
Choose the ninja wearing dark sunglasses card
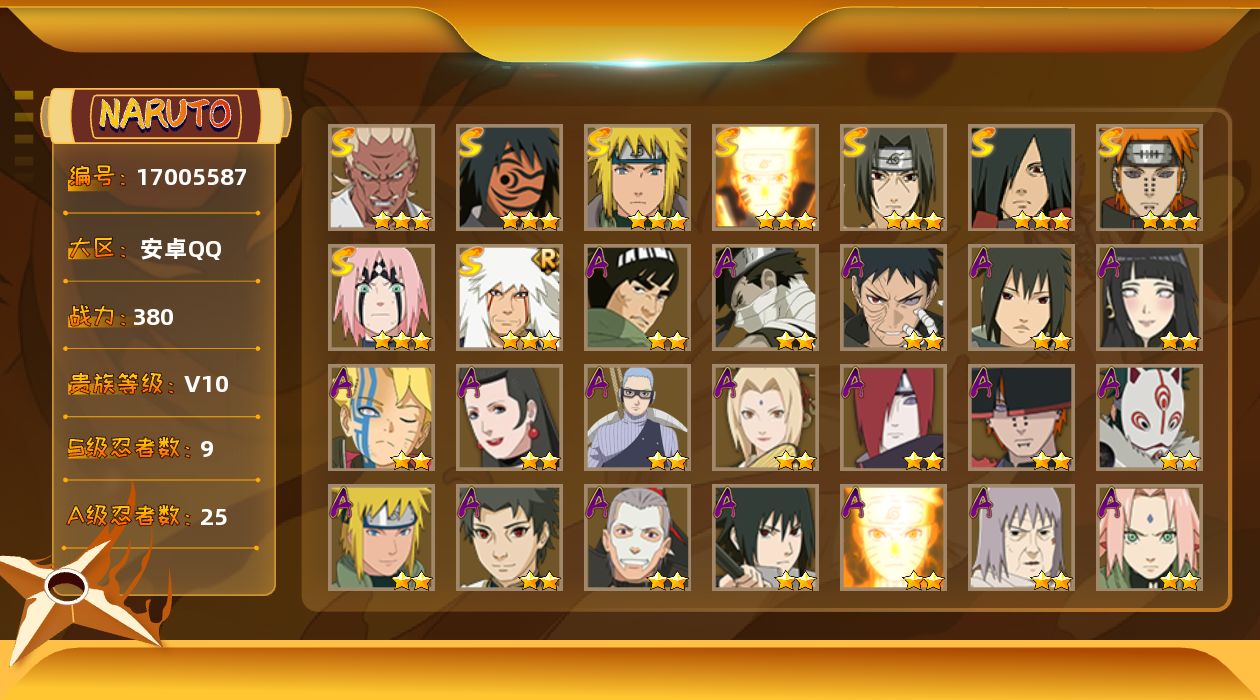coord(637,417)
